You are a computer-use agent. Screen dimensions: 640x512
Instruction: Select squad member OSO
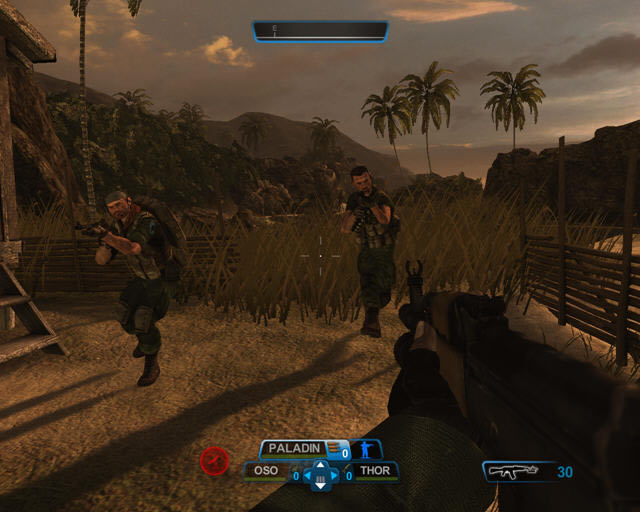[x=265, y=471]
